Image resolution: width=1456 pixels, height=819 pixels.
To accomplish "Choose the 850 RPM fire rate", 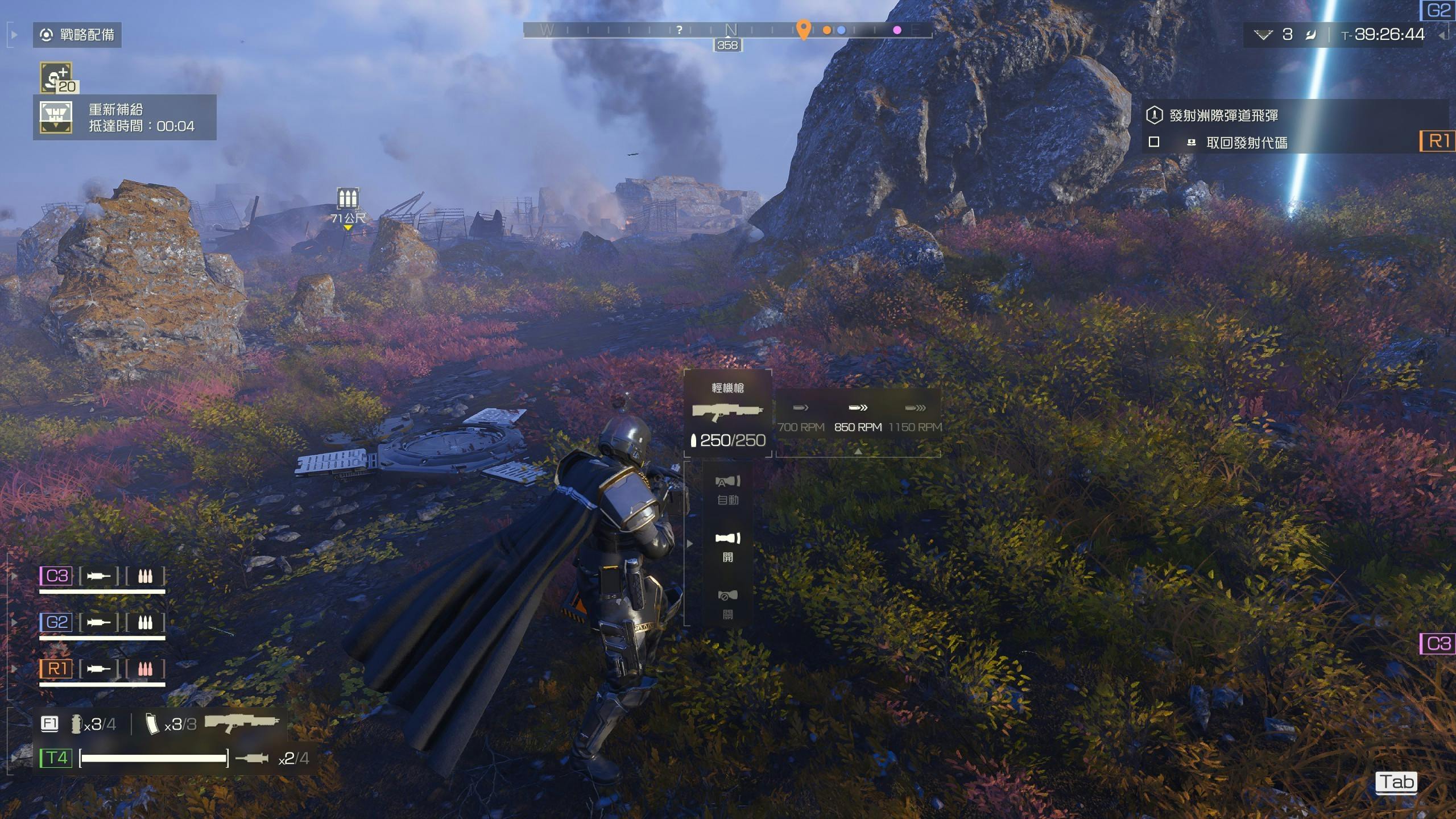I will (x=858, y=418).
